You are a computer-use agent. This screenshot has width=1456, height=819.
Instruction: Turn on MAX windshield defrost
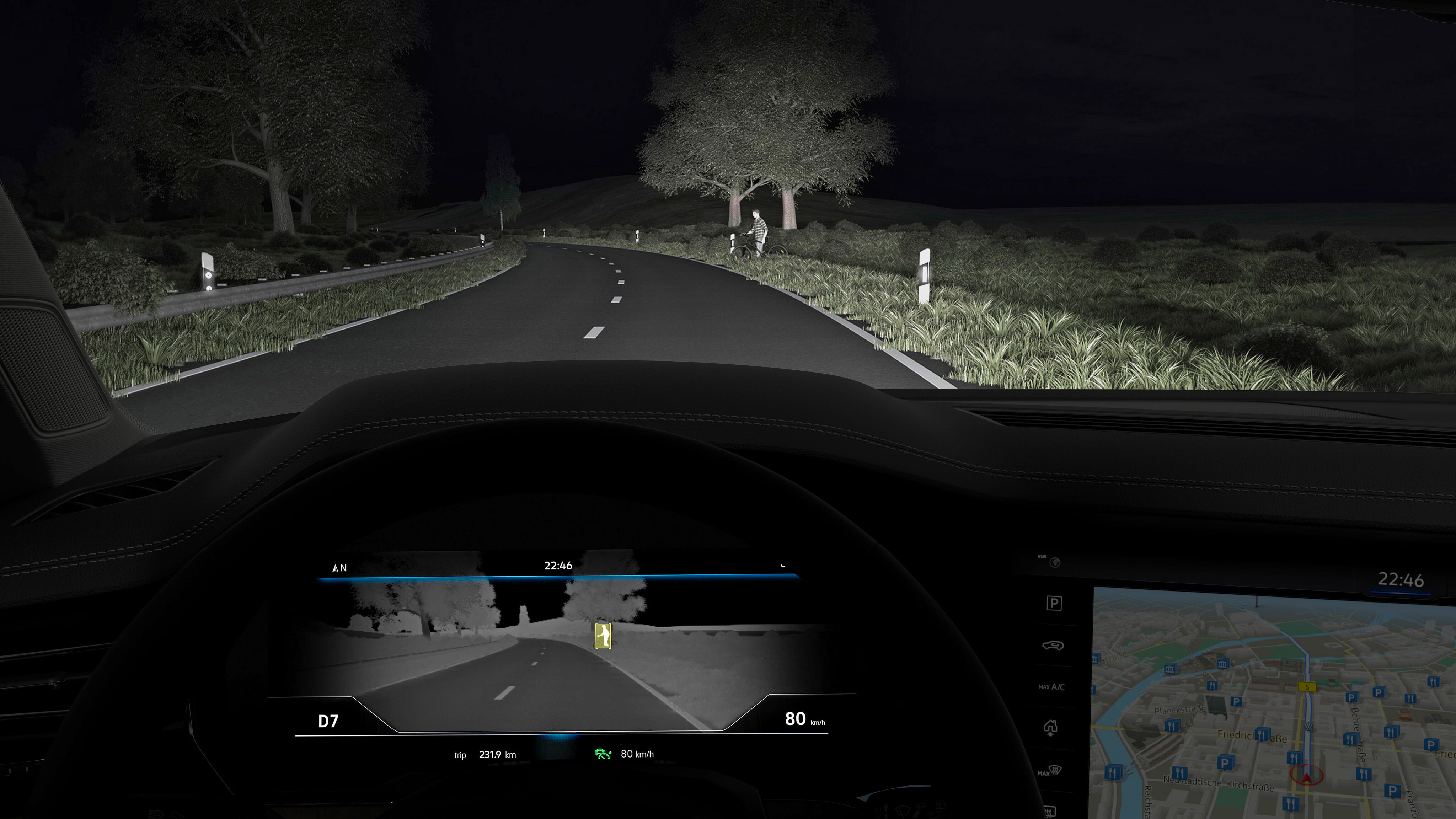pyautogui.click(x=1050, y=771)
